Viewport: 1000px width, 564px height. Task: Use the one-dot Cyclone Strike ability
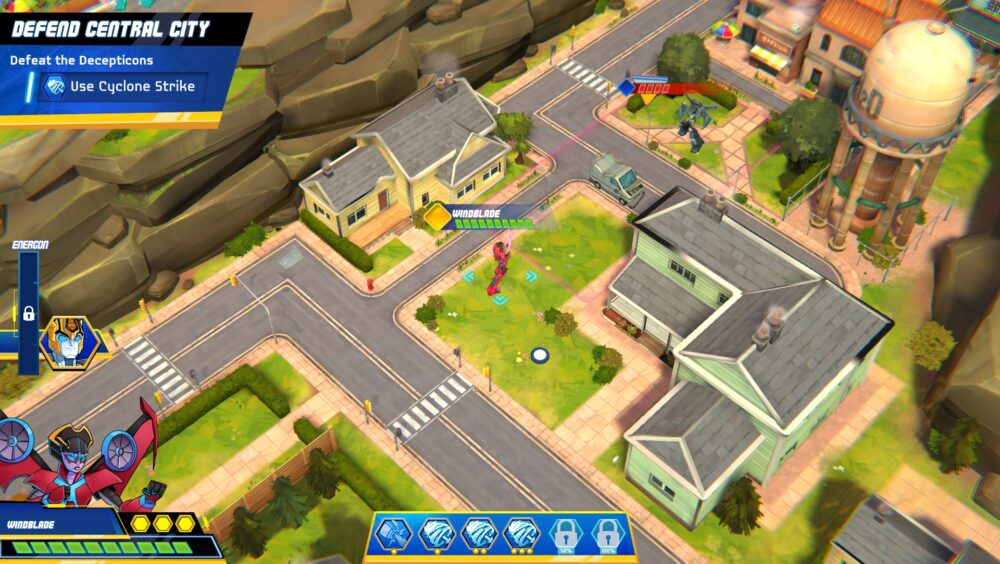coord(436,535)
